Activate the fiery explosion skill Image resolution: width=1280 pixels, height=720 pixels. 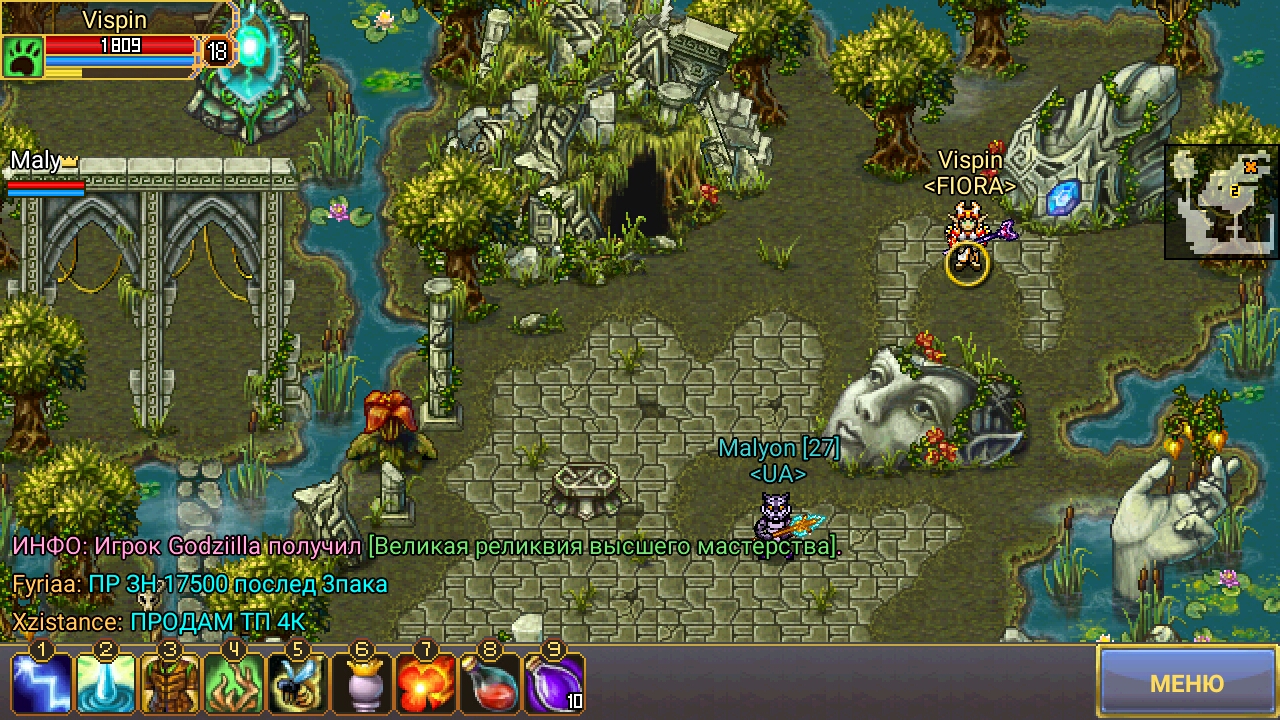point(426,683)
